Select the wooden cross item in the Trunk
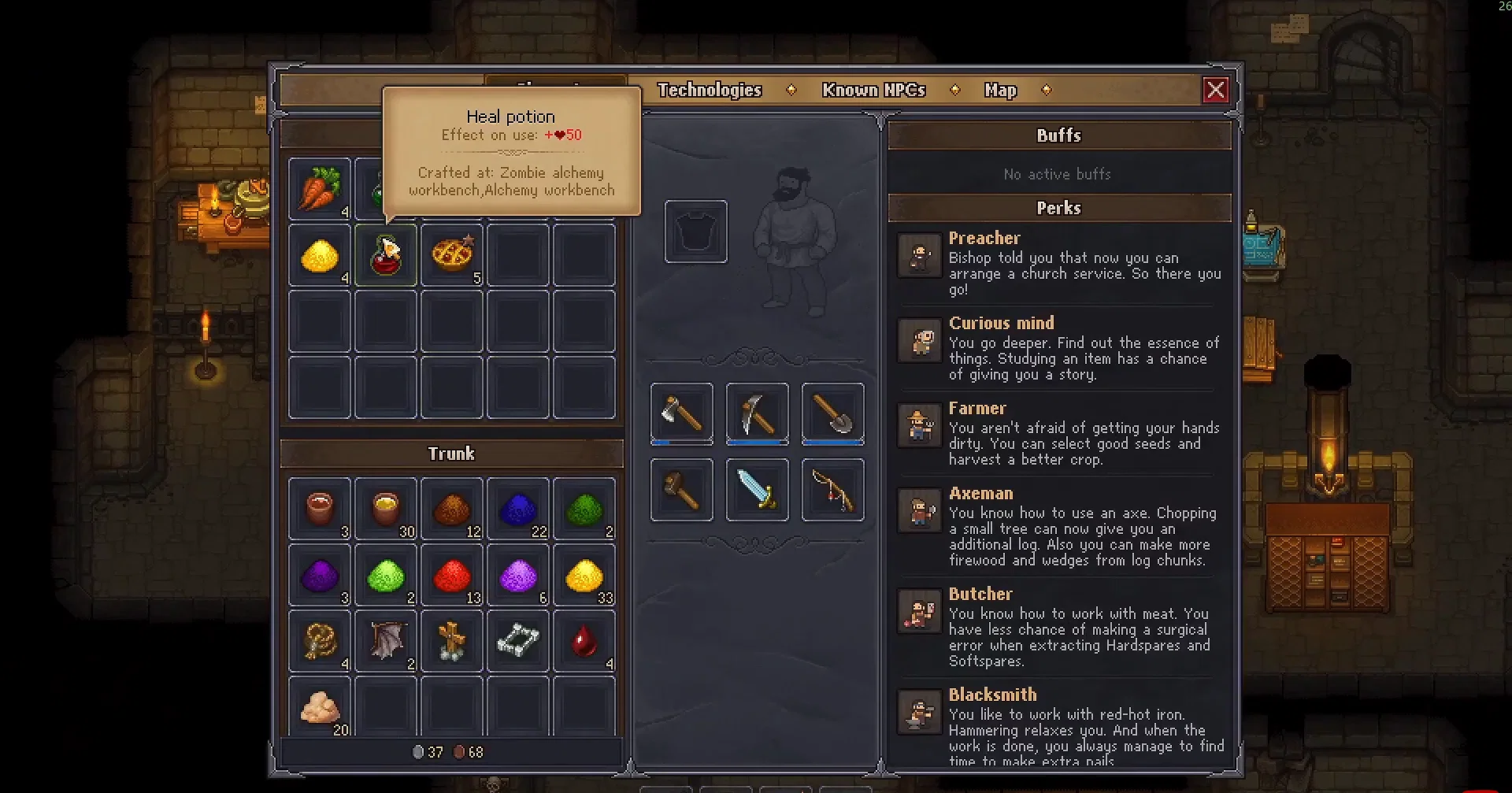Image resolution: width=1512 pixels, height=793 pixels. click(x=451, y=640)
